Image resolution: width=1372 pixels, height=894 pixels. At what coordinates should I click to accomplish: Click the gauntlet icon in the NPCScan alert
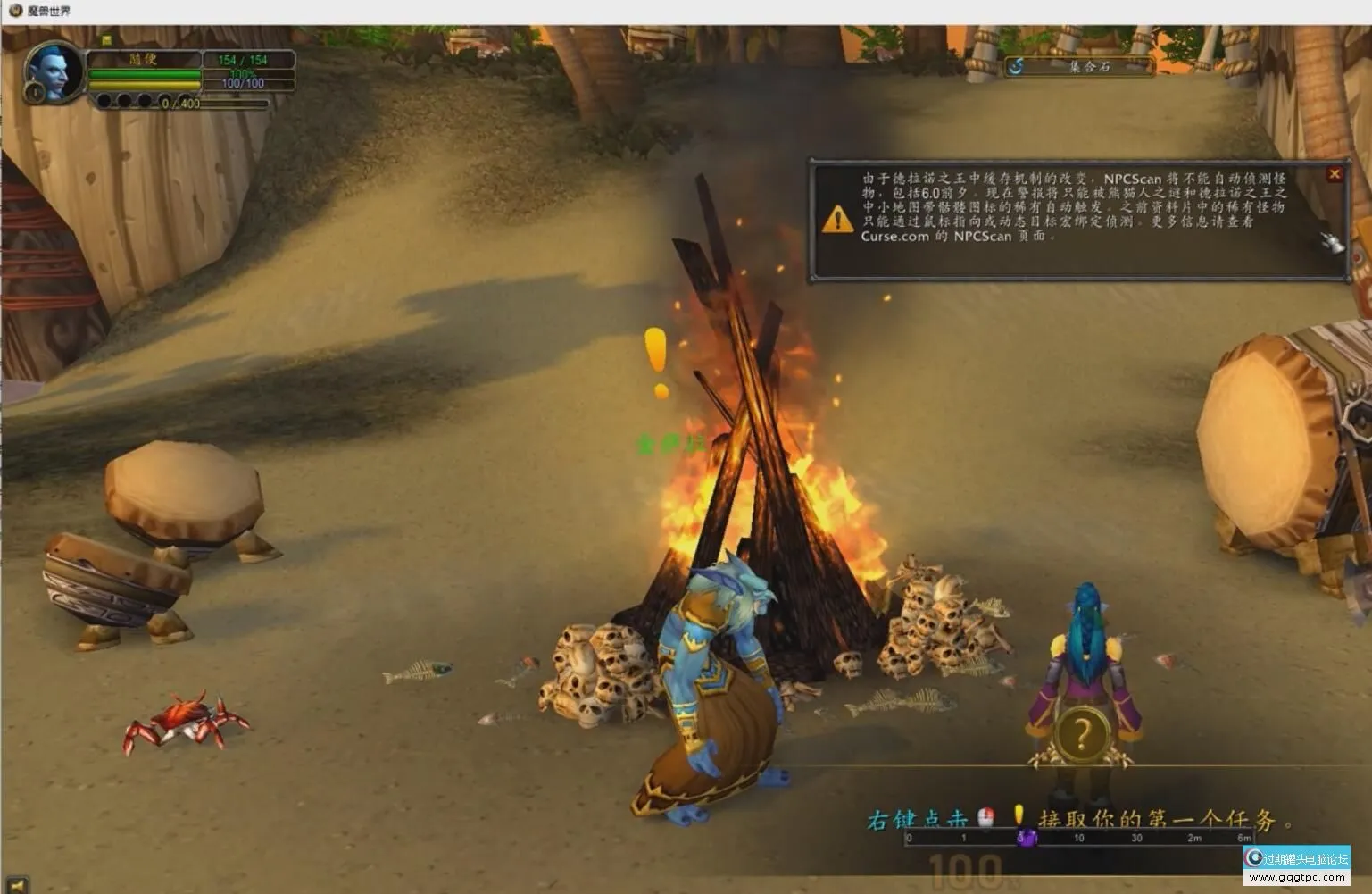[x=1332, y=241]
